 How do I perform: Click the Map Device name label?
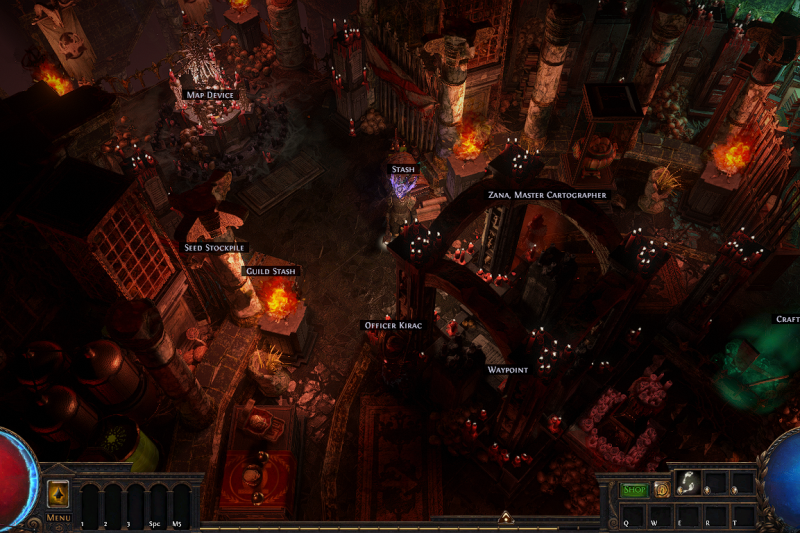tap(210, 95)
